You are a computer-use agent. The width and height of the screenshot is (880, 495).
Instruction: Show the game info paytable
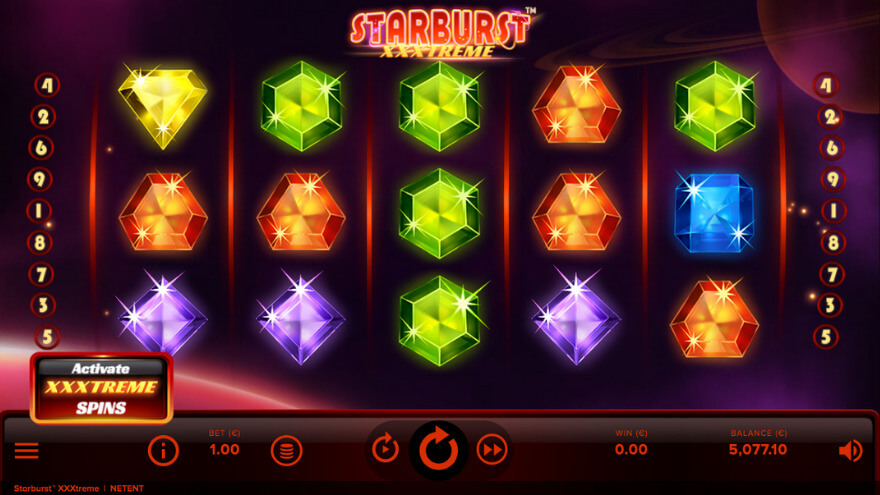tap(163, 450)
